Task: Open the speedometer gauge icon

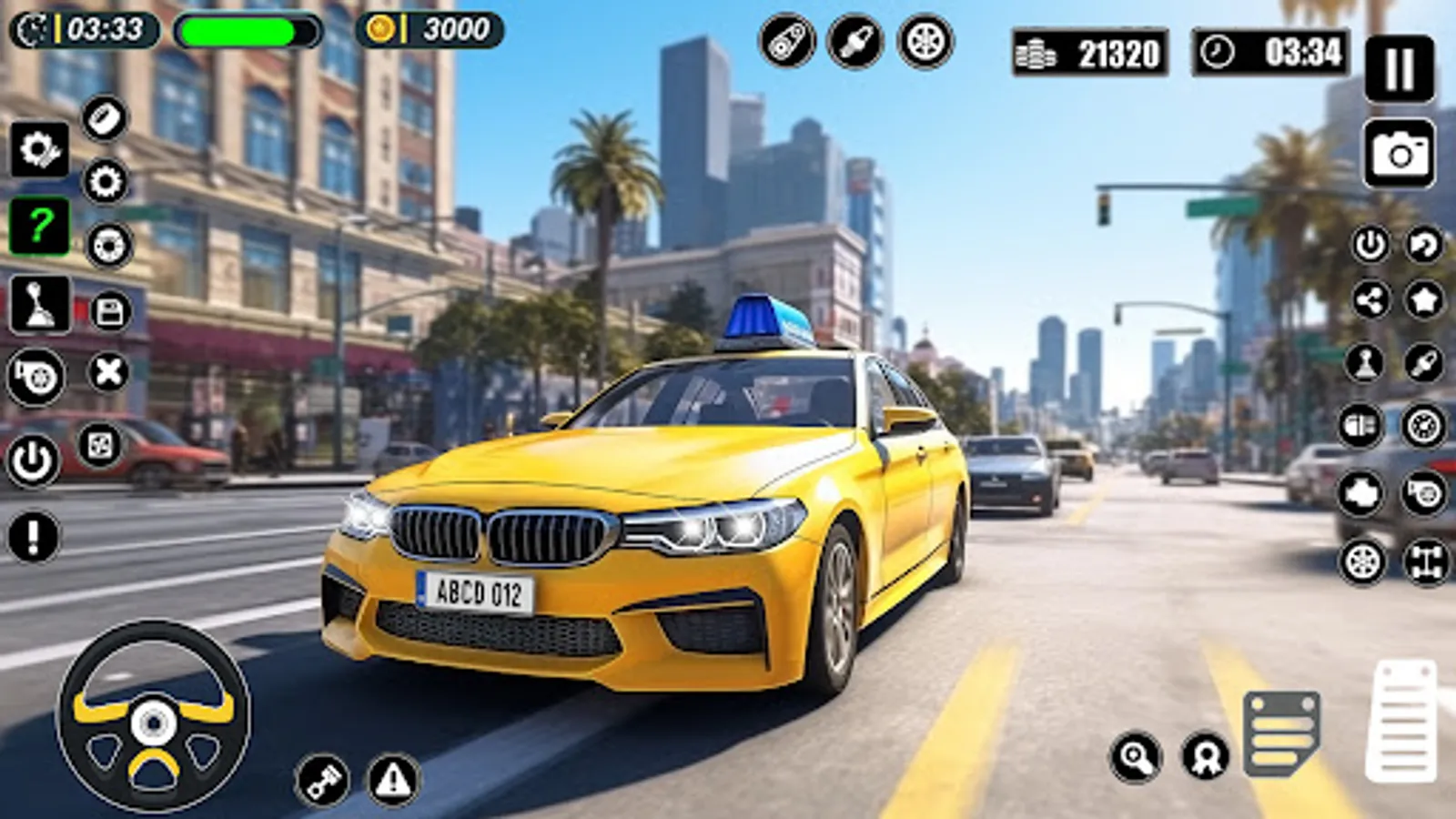Action: pos(1422,424)
